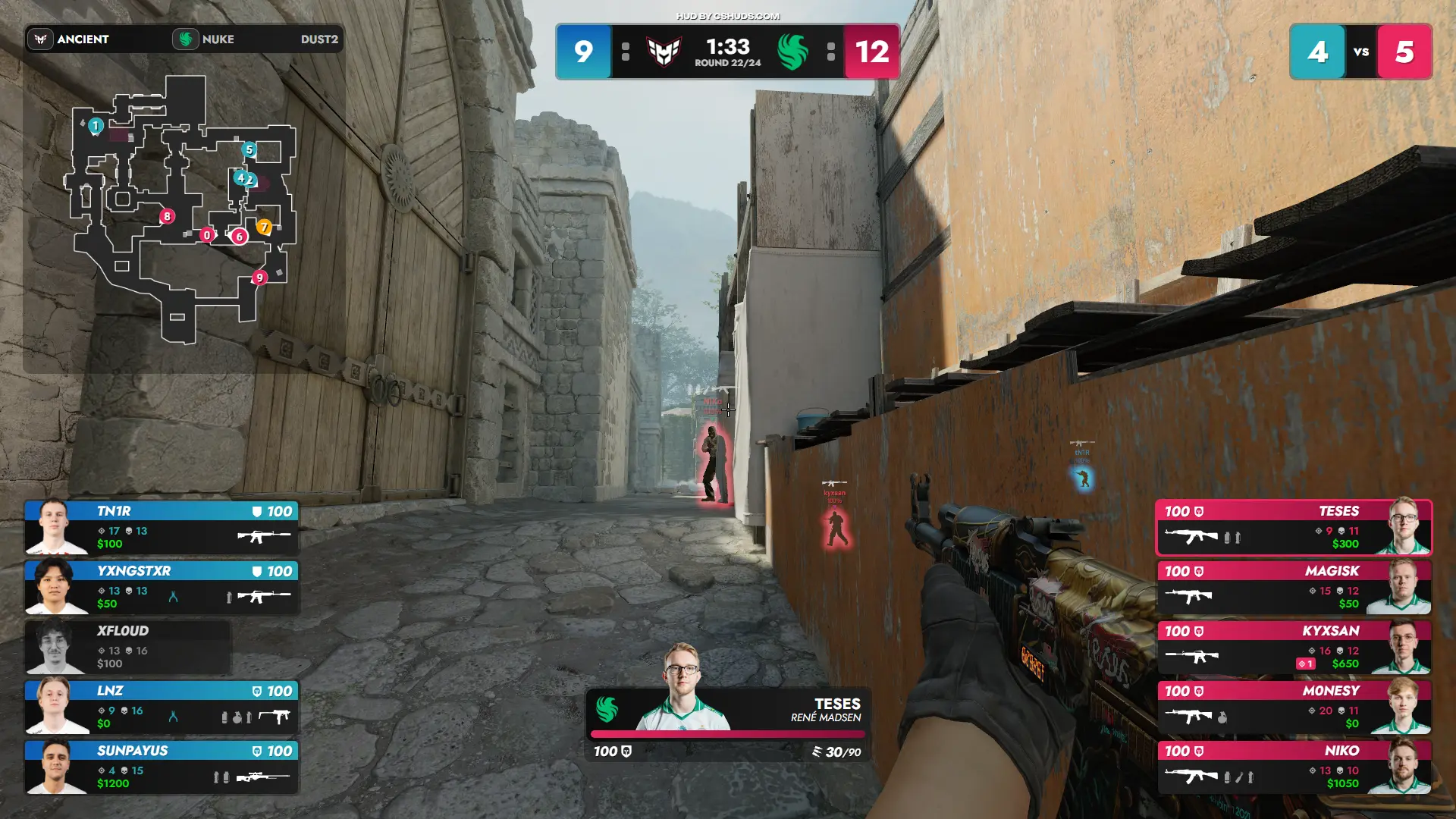This screenshot has height=819, width=1456.
Task: Select the DUST2 map label
Action: [319, 39]
